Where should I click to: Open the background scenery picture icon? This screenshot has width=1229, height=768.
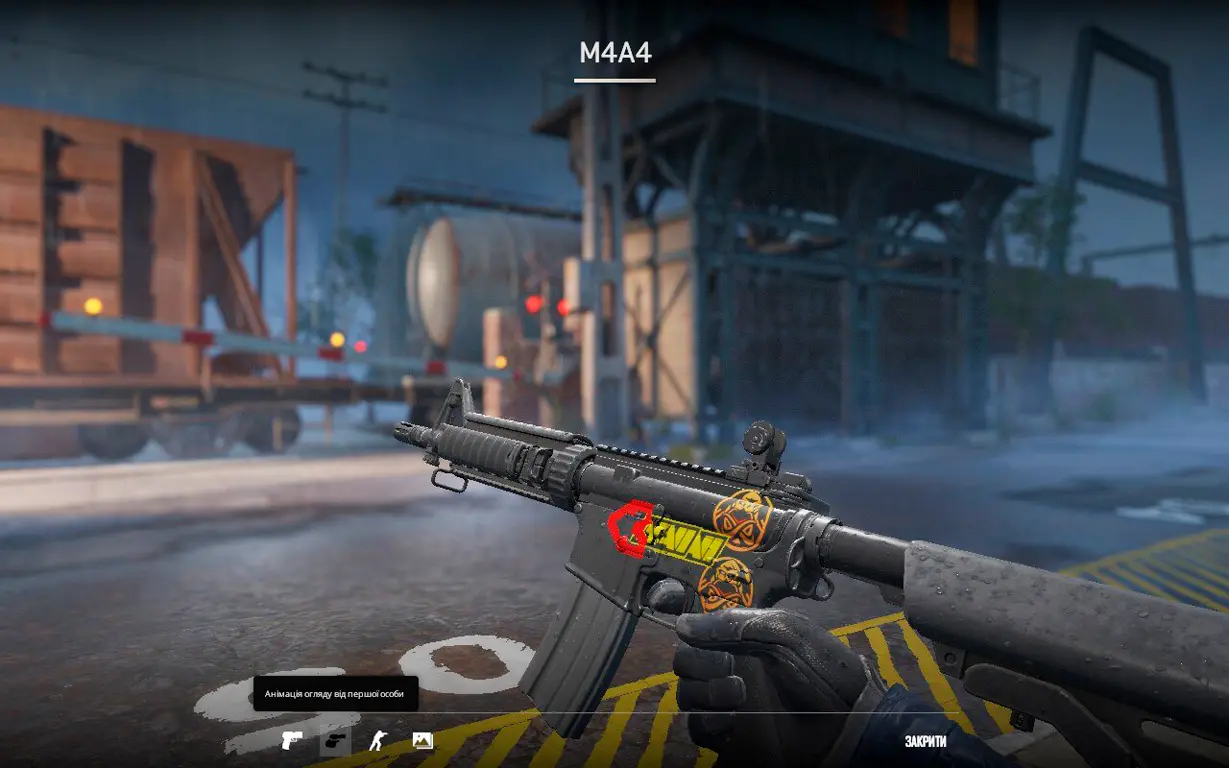[x=422, y=740]
